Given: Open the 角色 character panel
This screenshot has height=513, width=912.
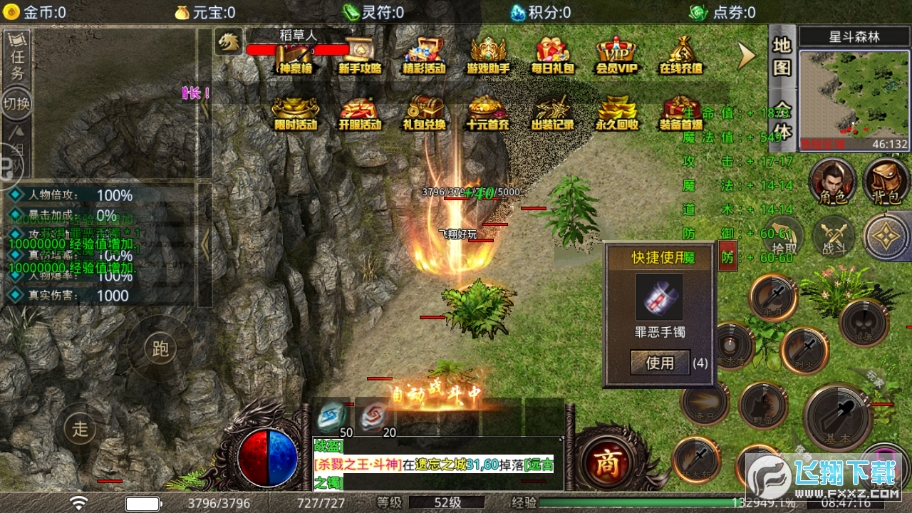Looking at the screenshot, I should click(x=831, y=181).
